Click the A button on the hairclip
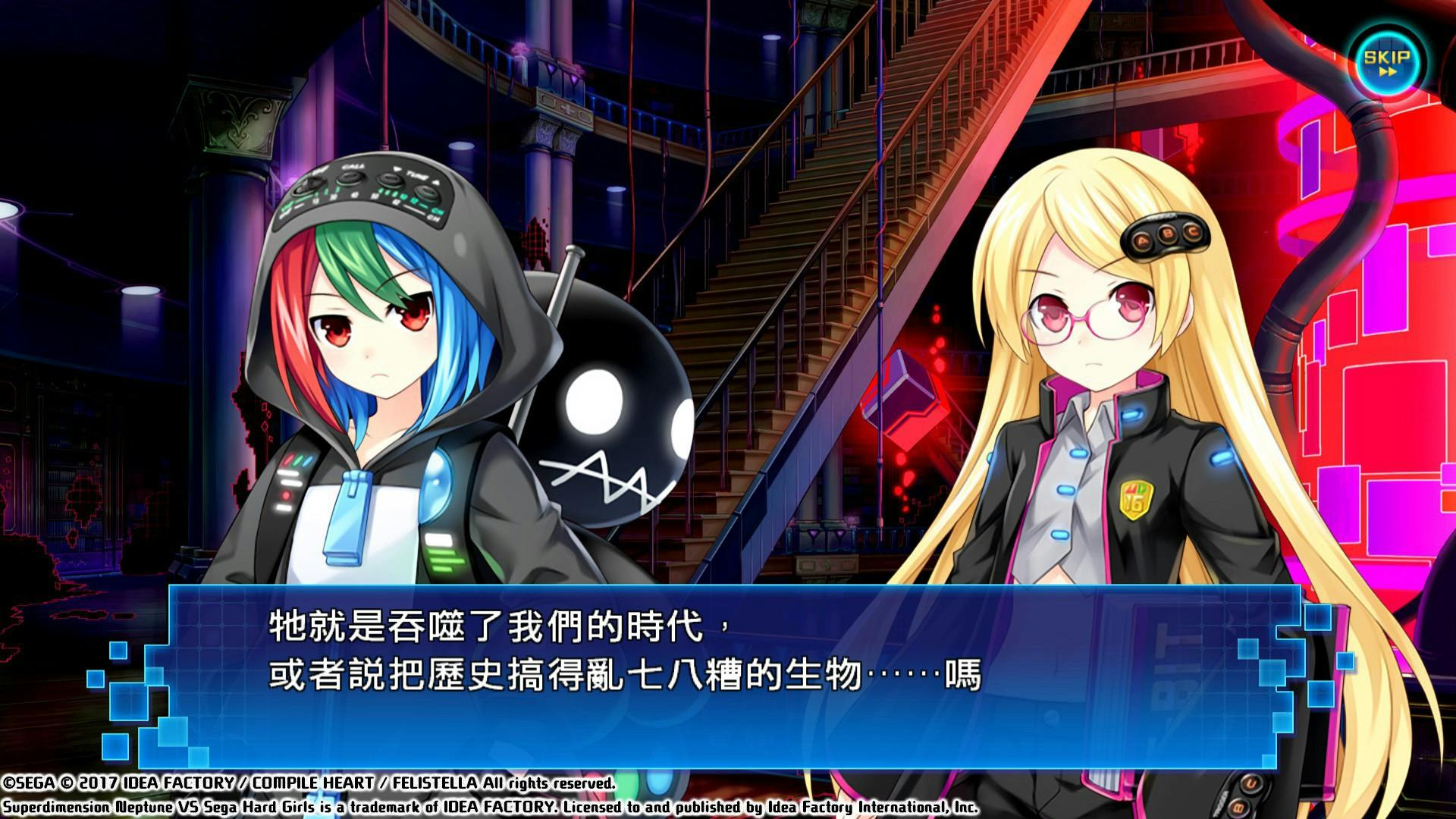This screenshot has width=1456, height=819. (x=1142, y=240)
